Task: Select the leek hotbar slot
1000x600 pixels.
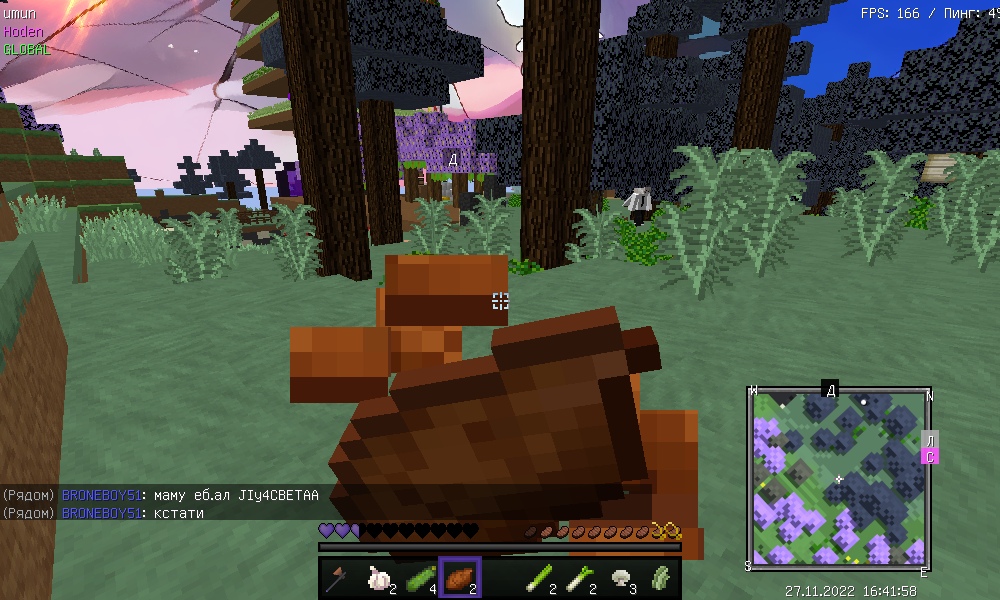Action: tap(580, 577)
